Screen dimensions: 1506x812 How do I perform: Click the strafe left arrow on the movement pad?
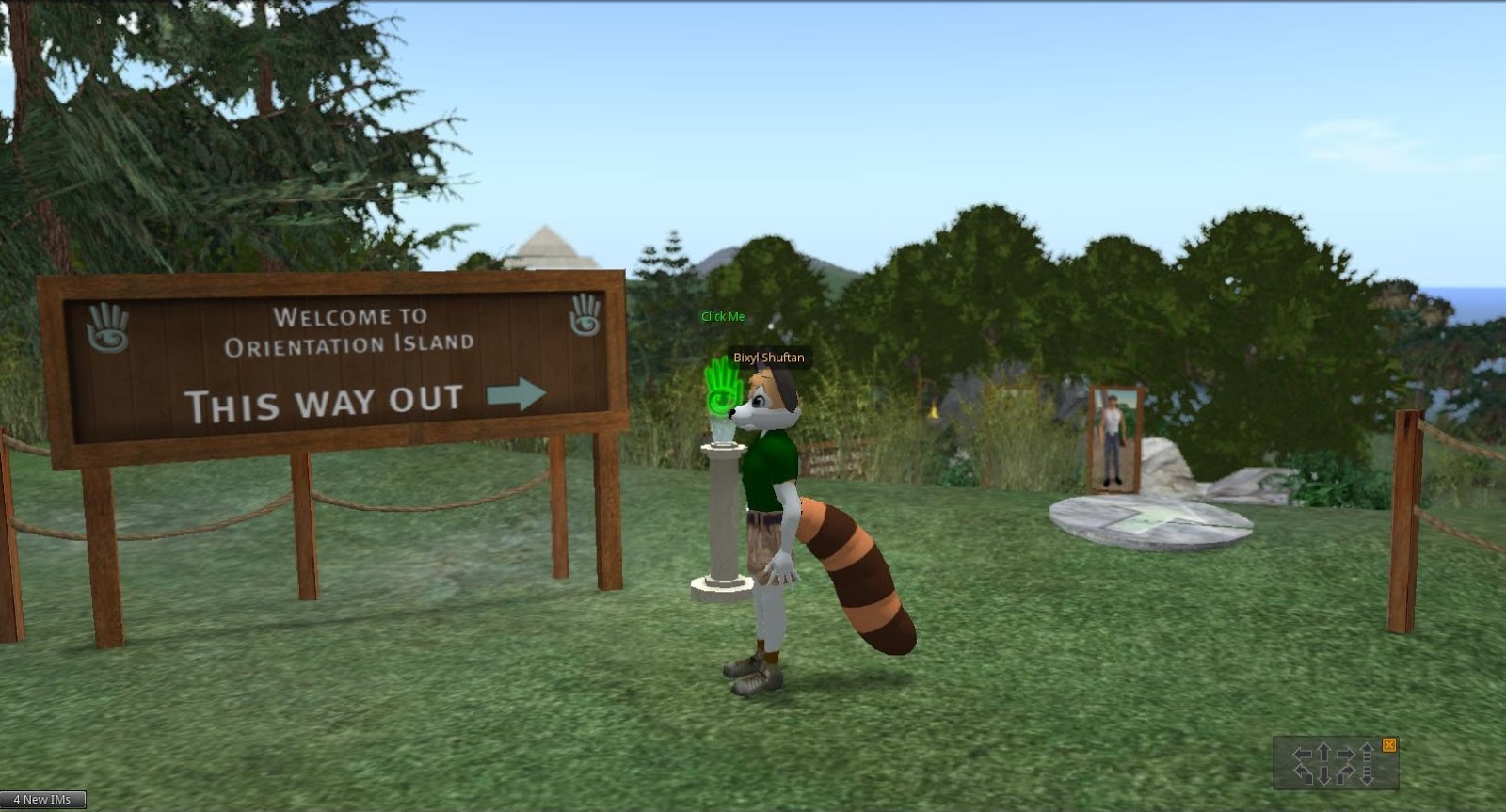point(1302,753)
